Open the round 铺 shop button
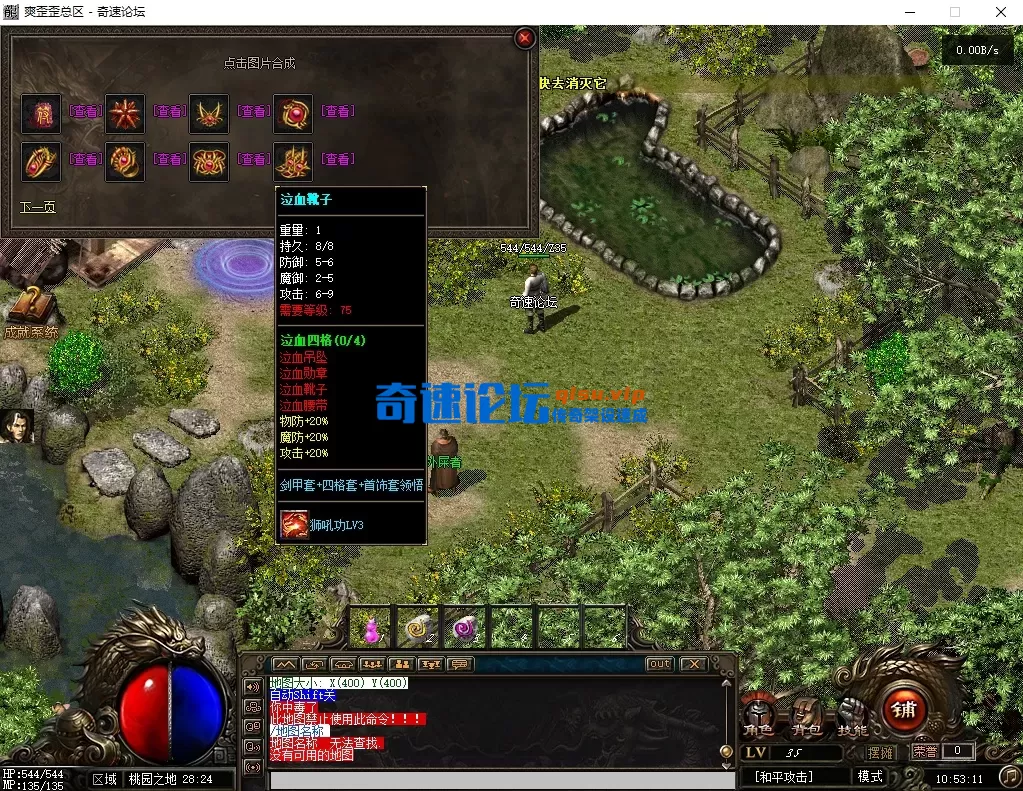 tap(905, 710)
